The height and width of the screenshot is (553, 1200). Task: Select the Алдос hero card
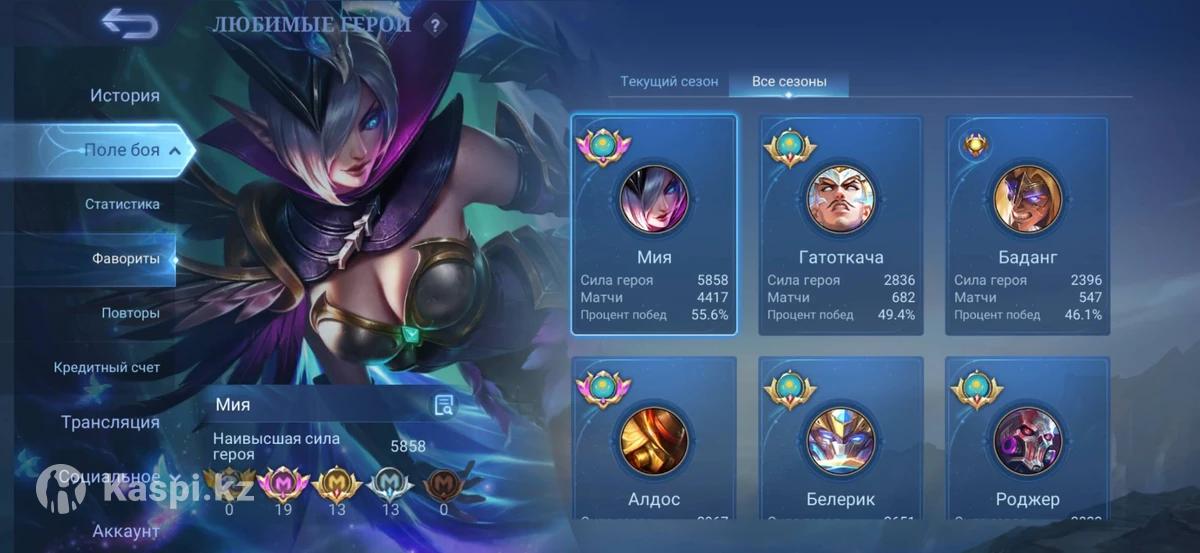click(654, 438)
